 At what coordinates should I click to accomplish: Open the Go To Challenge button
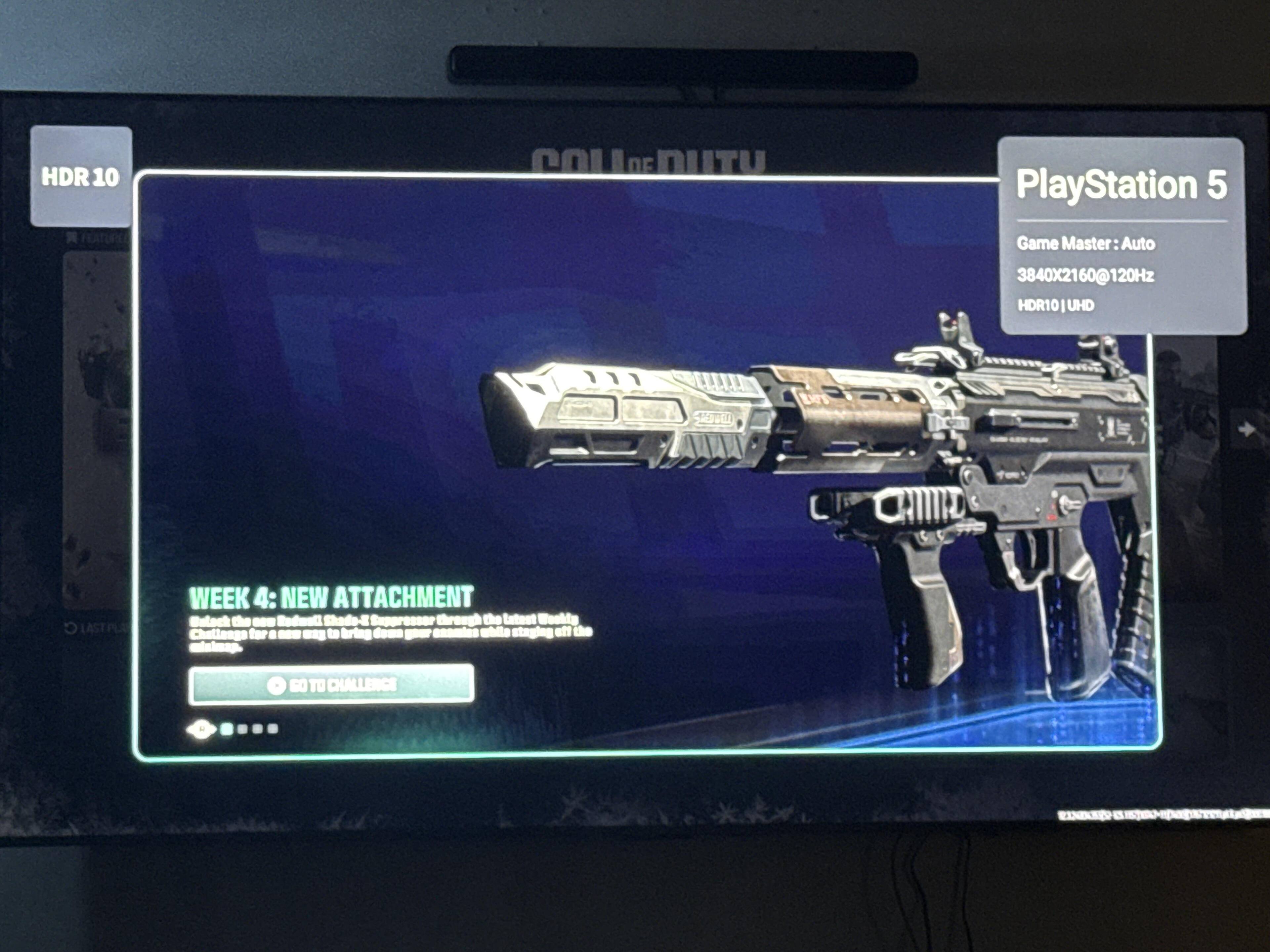tap(331, 684)
